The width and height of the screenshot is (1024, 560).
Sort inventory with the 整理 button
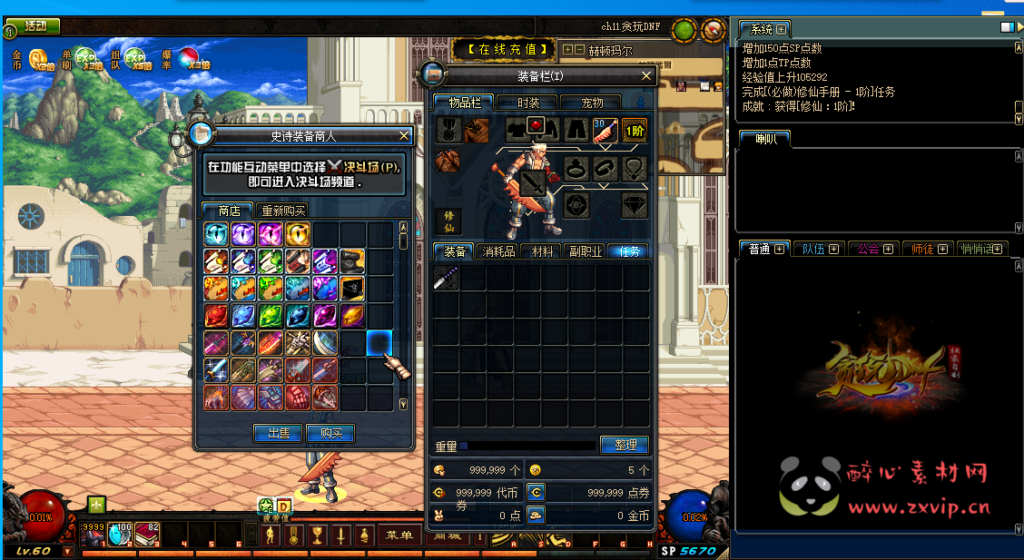(x=625, y=444)
